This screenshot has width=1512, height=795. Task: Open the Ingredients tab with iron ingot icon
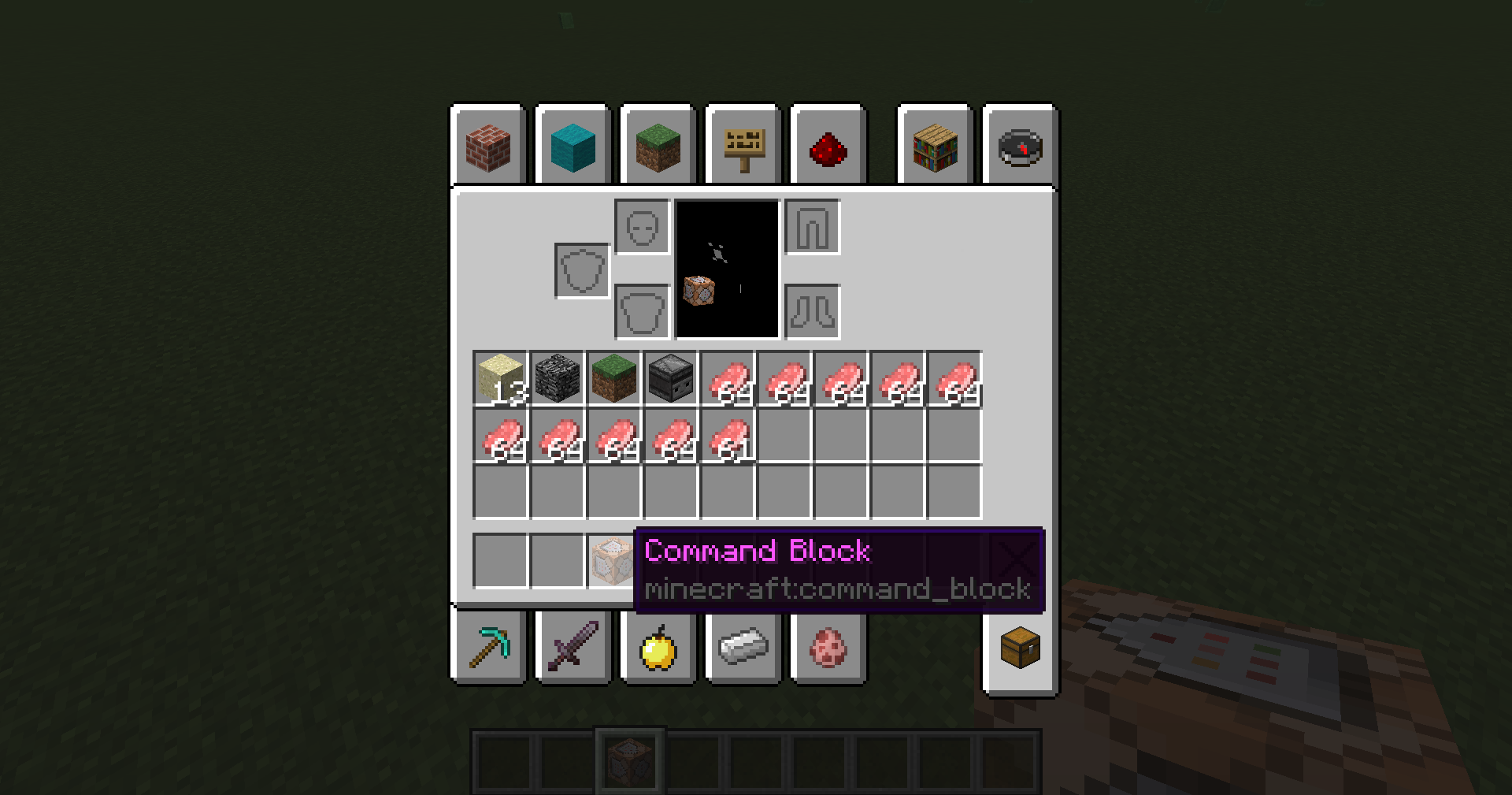(x=743, y=648)
